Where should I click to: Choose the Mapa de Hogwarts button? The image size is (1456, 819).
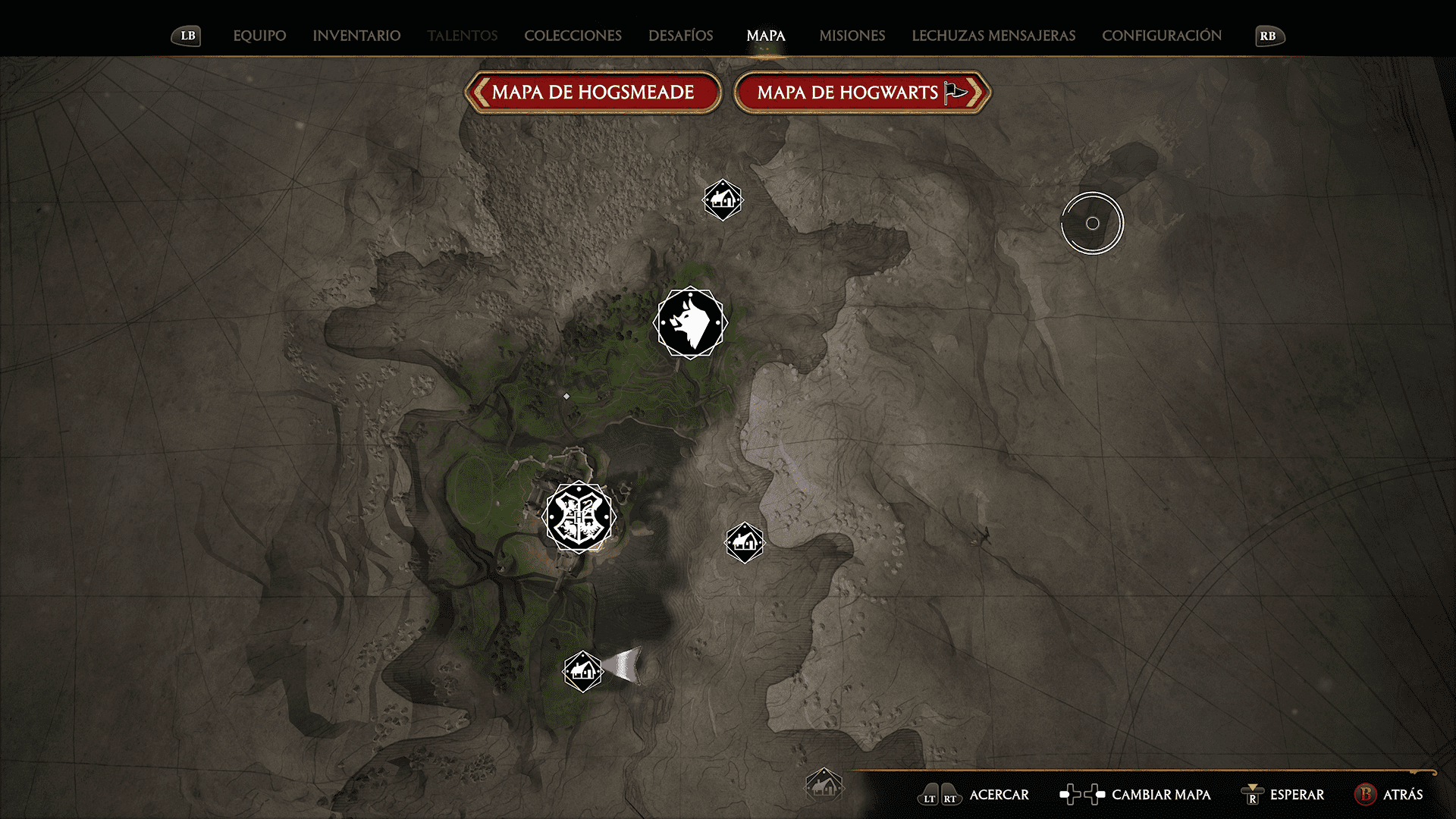(x=862, y=93)
